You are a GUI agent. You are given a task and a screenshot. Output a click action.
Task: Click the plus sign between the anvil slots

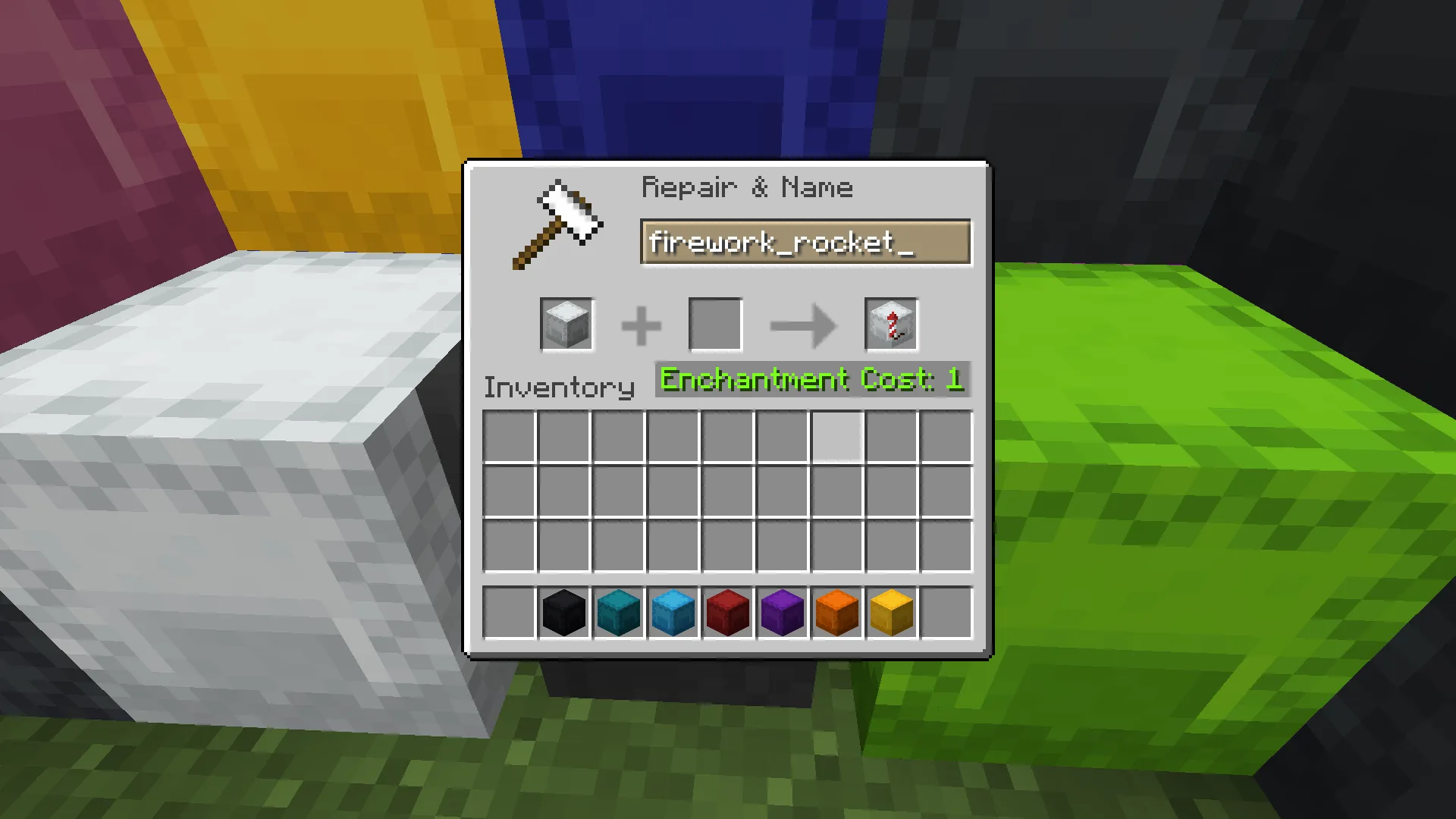(x=641, y=324)
